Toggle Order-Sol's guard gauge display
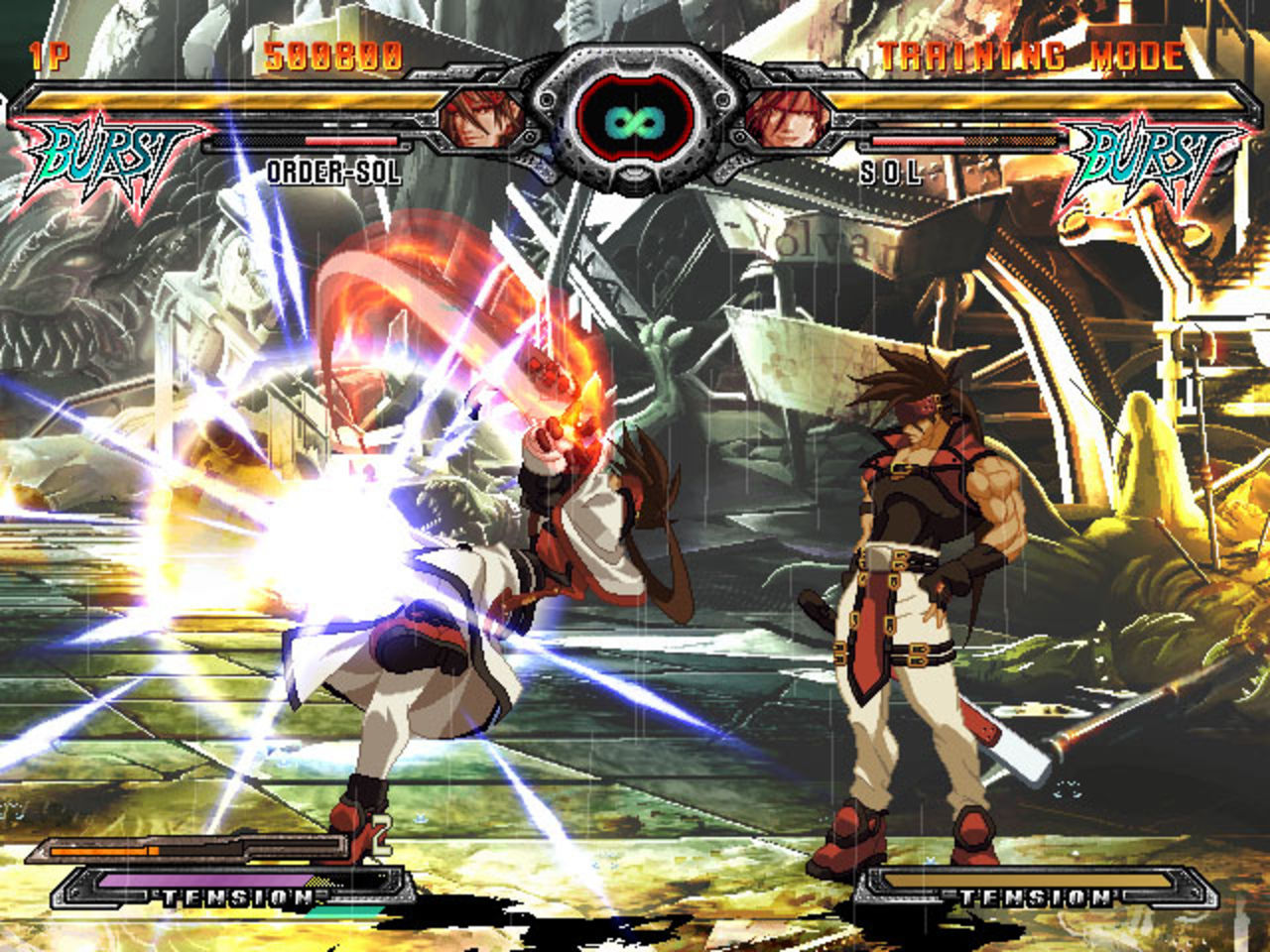Screen dimensions: 1270x952 pos(308,142)
